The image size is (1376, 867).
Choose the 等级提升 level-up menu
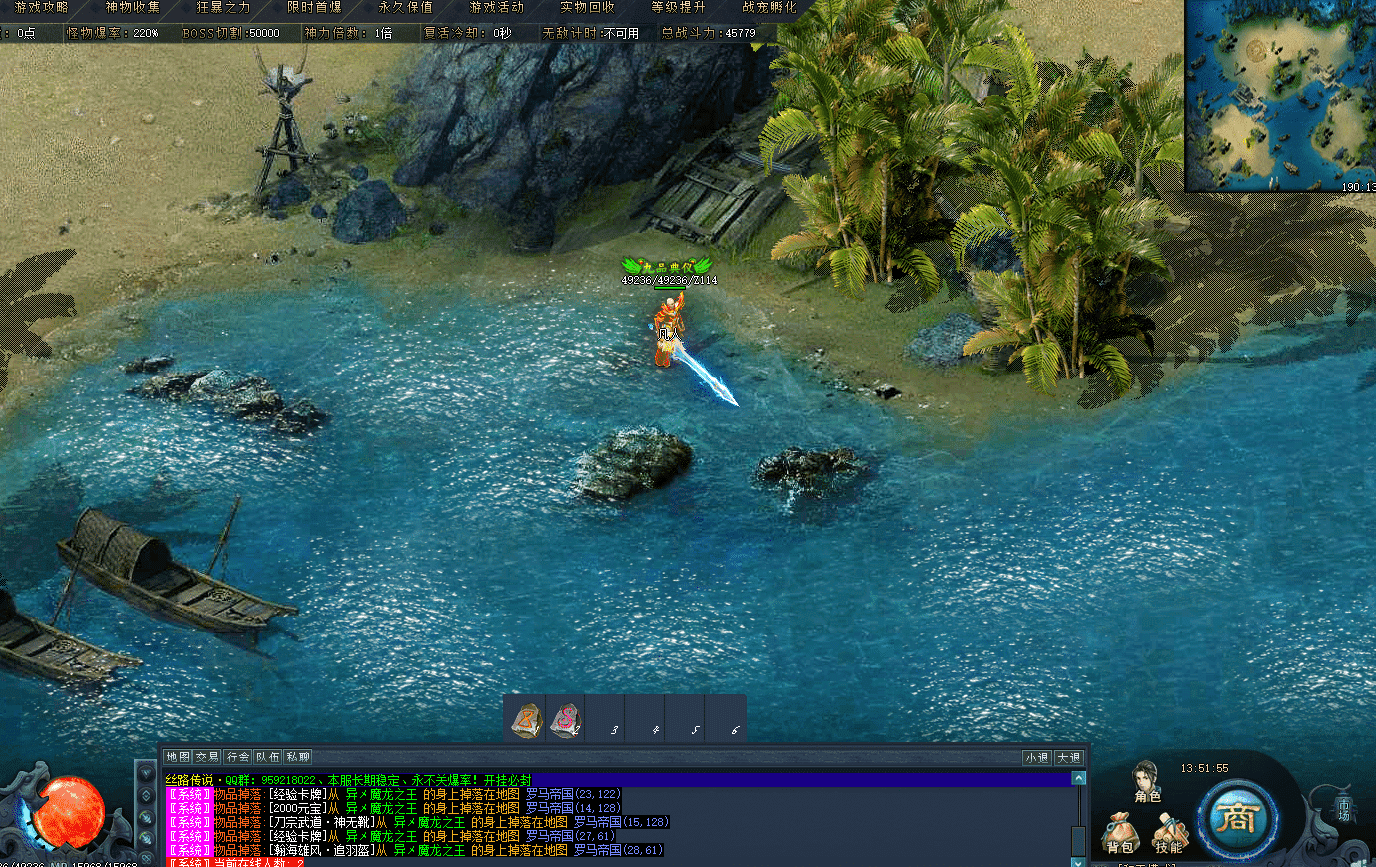[678, 7]
